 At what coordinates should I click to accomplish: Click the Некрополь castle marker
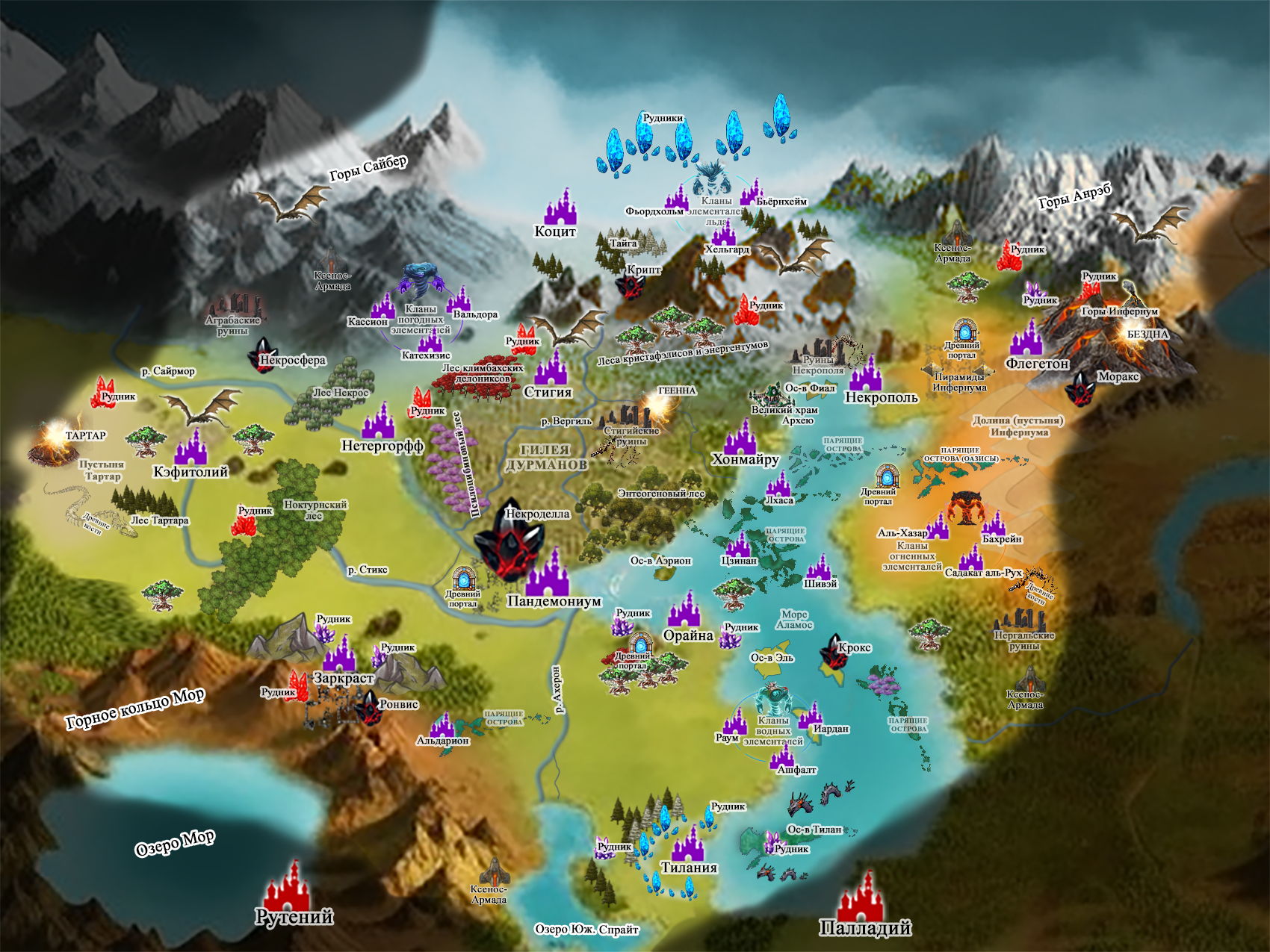click(x=867, y=373)
